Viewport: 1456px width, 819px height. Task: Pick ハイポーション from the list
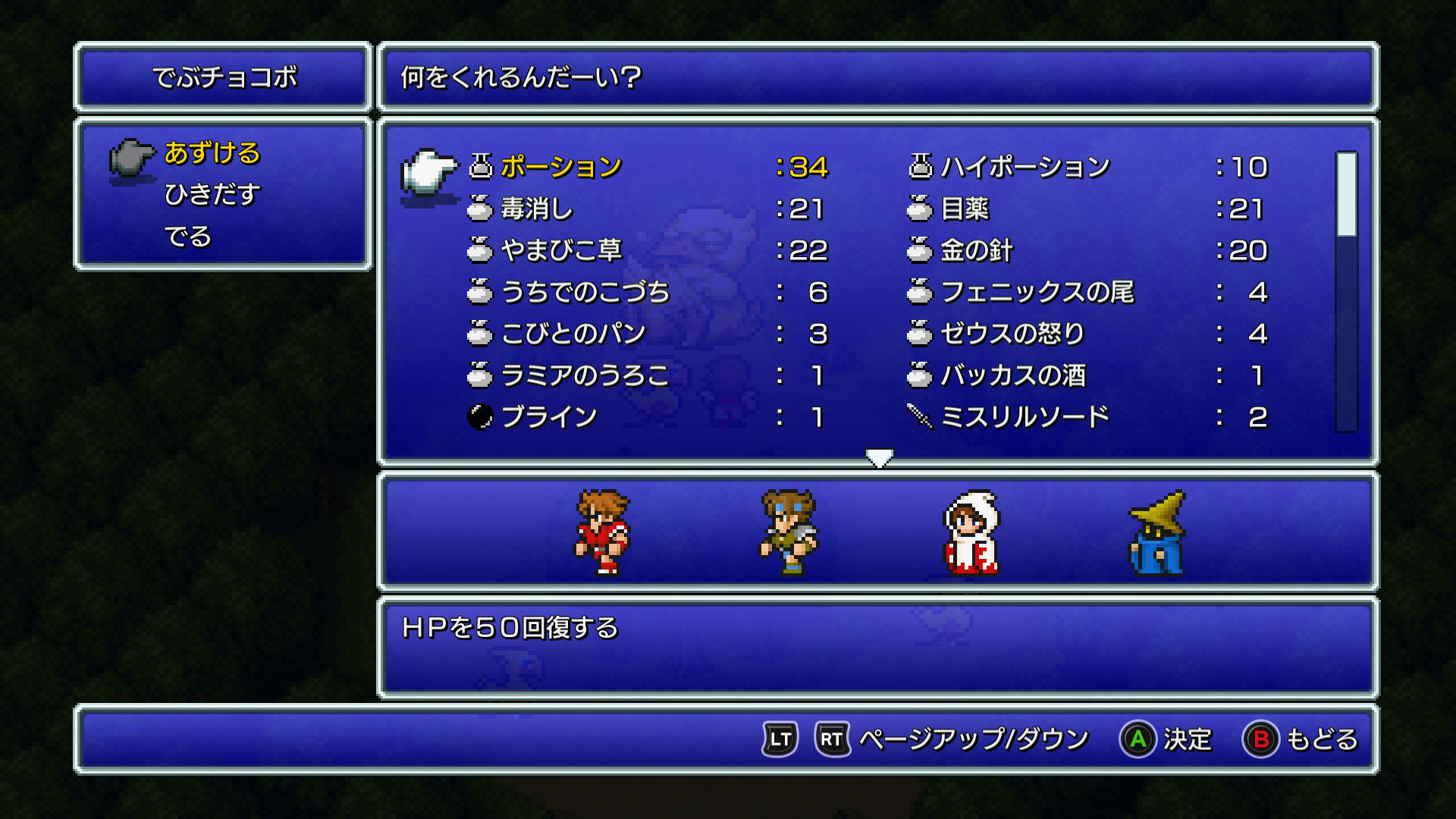pyautogui.click(x=1025, y=167)
